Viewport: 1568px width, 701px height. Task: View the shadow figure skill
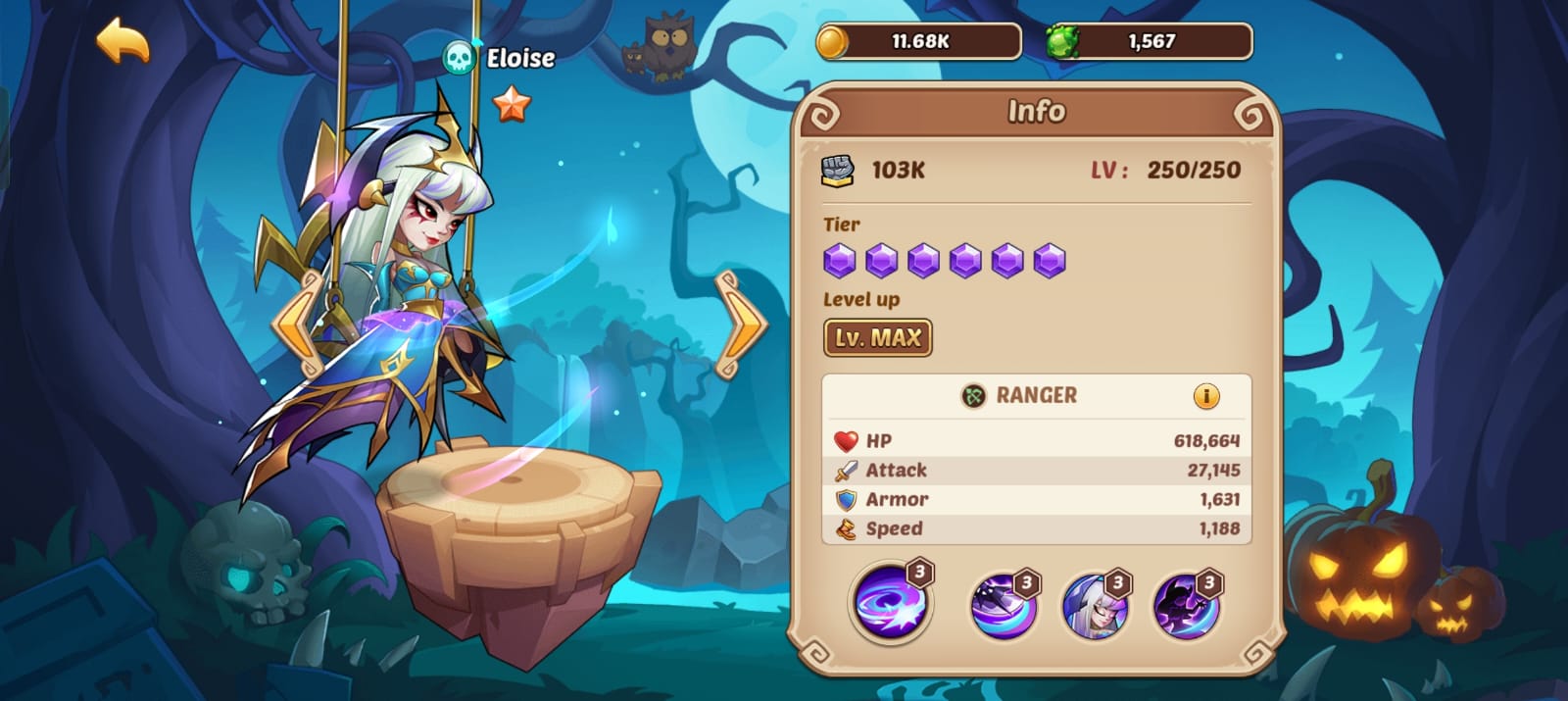pyautogui.click(x=1185, y=605)
